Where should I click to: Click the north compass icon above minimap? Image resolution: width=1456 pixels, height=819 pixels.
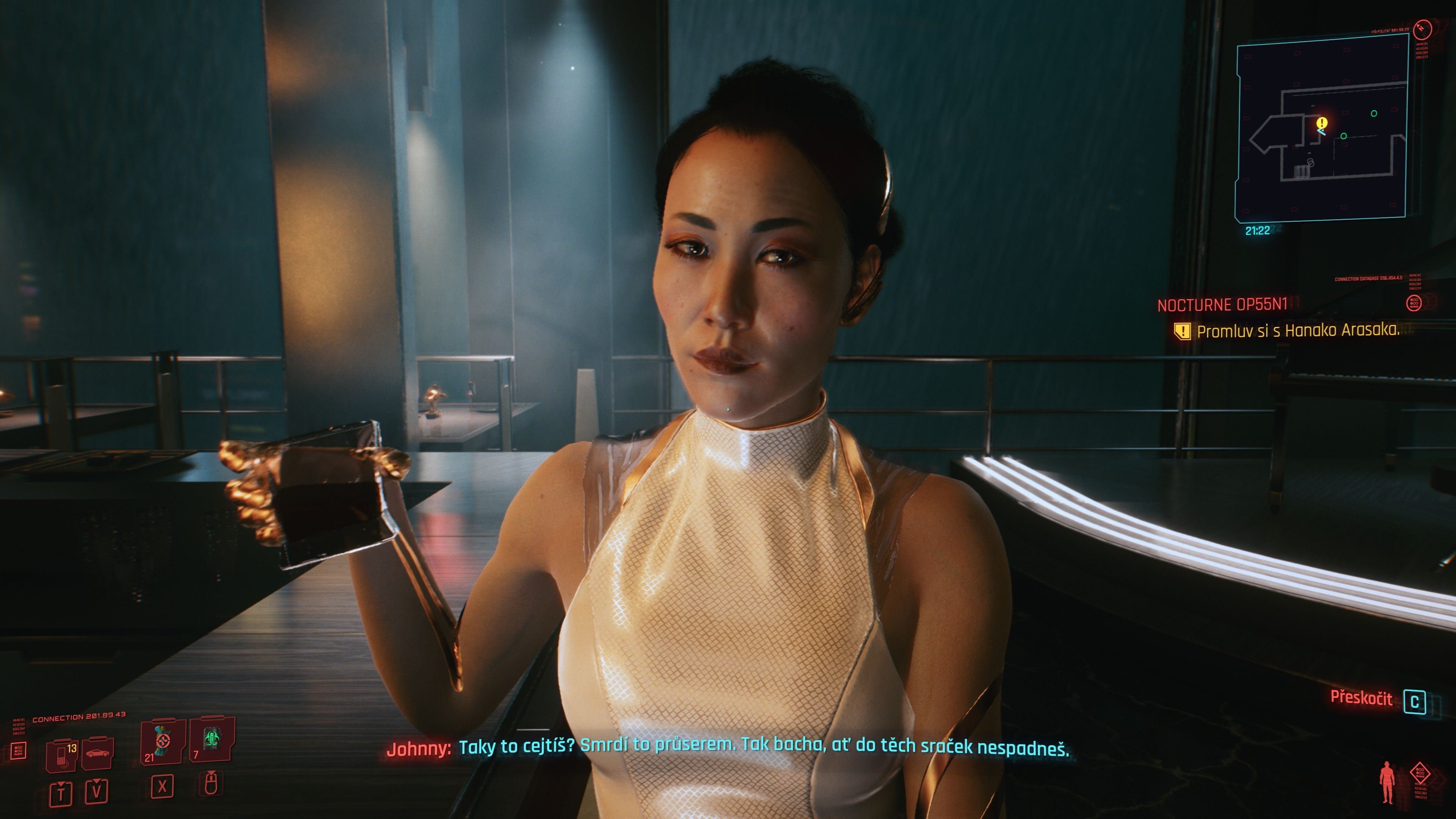[1422, 28]
